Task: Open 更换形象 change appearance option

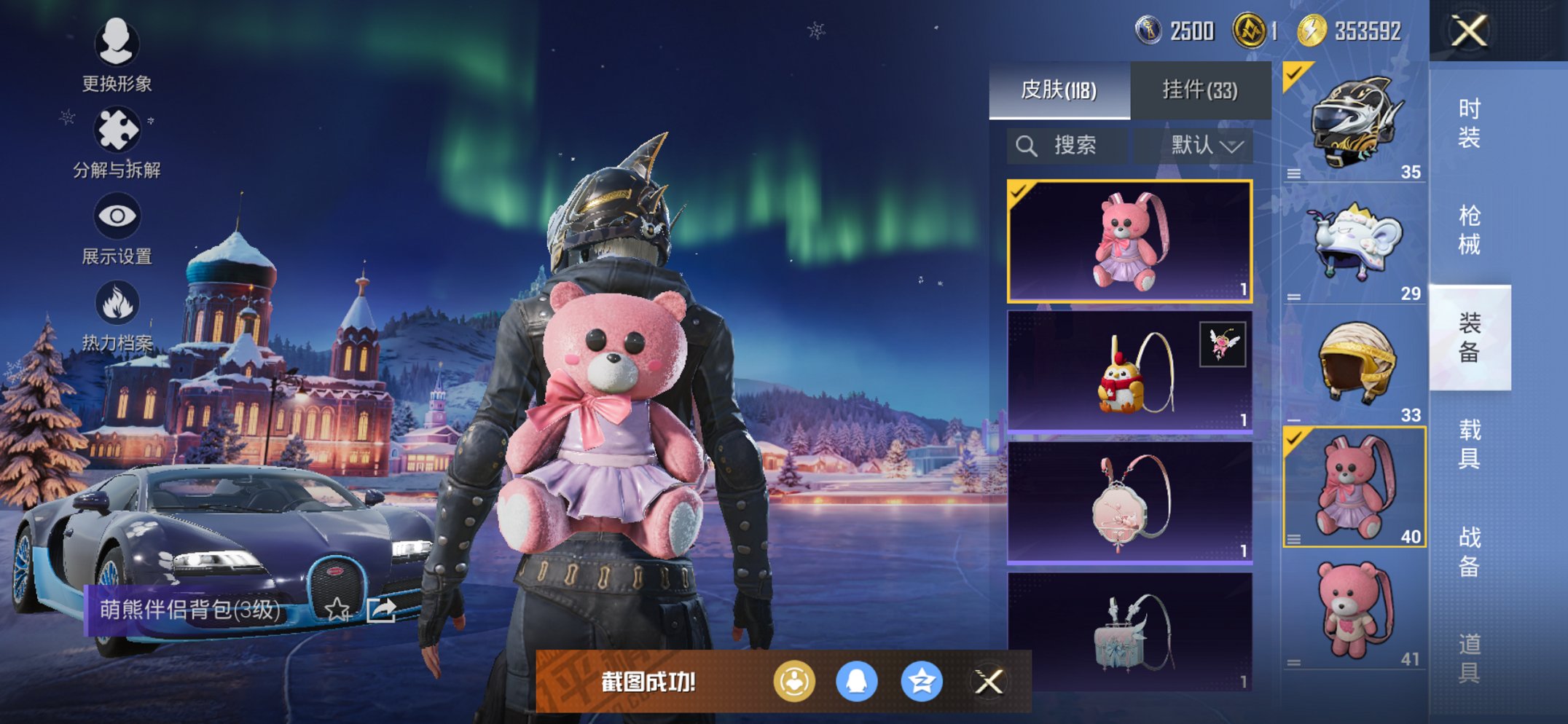Action: coord(117,55)
